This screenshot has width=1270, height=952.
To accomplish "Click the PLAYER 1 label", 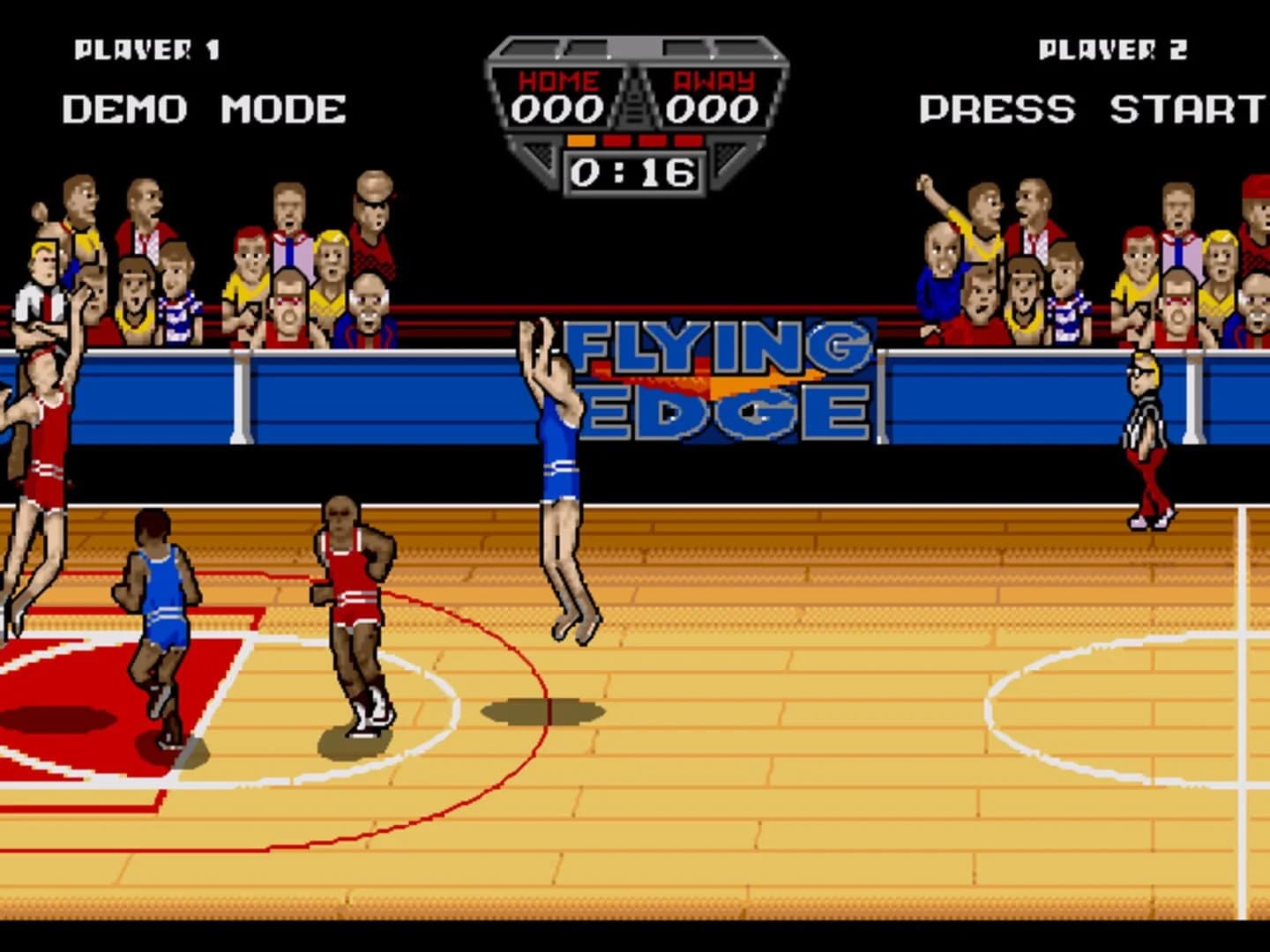I will [x=147, y=48].
